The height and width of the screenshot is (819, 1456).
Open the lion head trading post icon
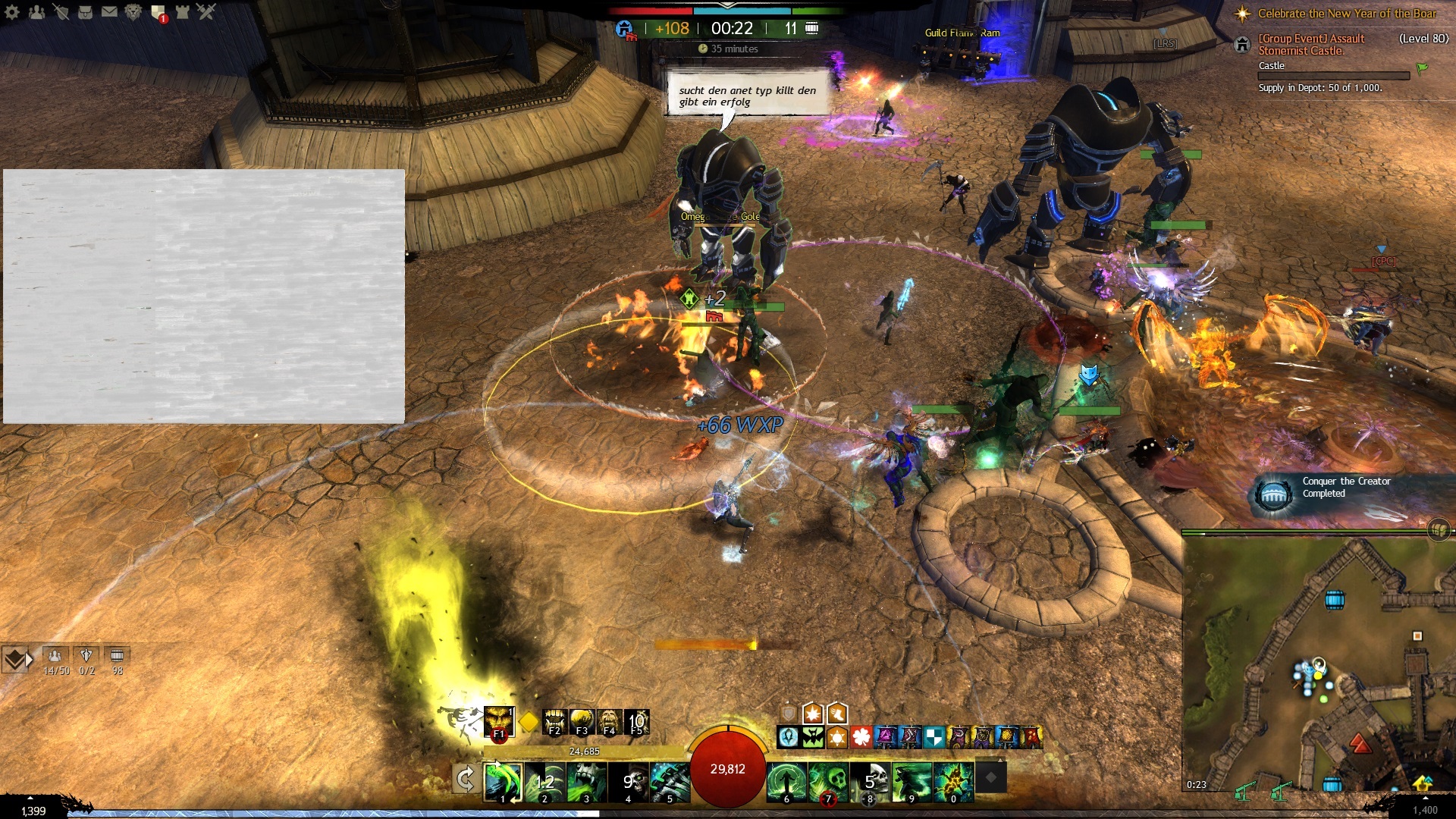click(x=133, y=12)
